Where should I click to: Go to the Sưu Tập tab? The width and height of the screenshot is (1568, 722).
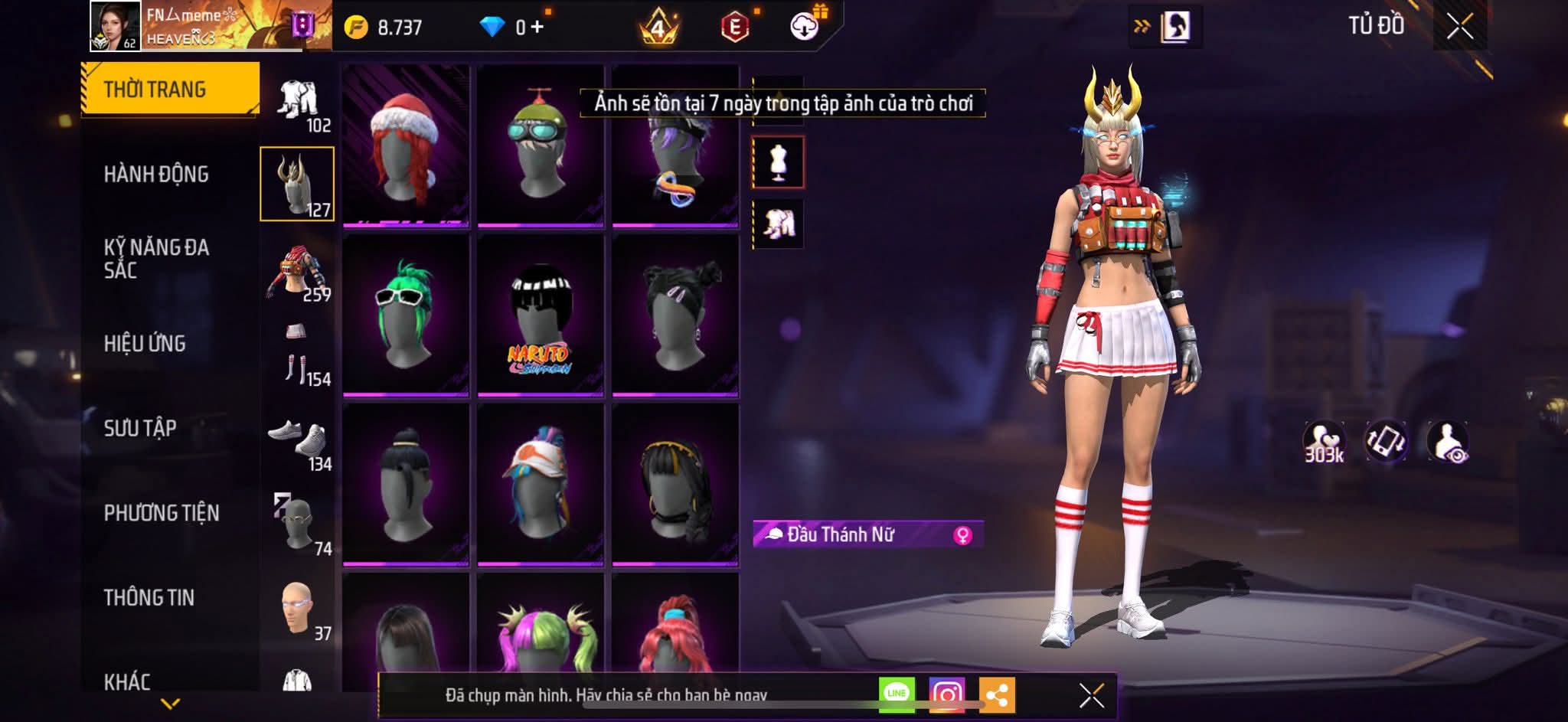[140, 428]
